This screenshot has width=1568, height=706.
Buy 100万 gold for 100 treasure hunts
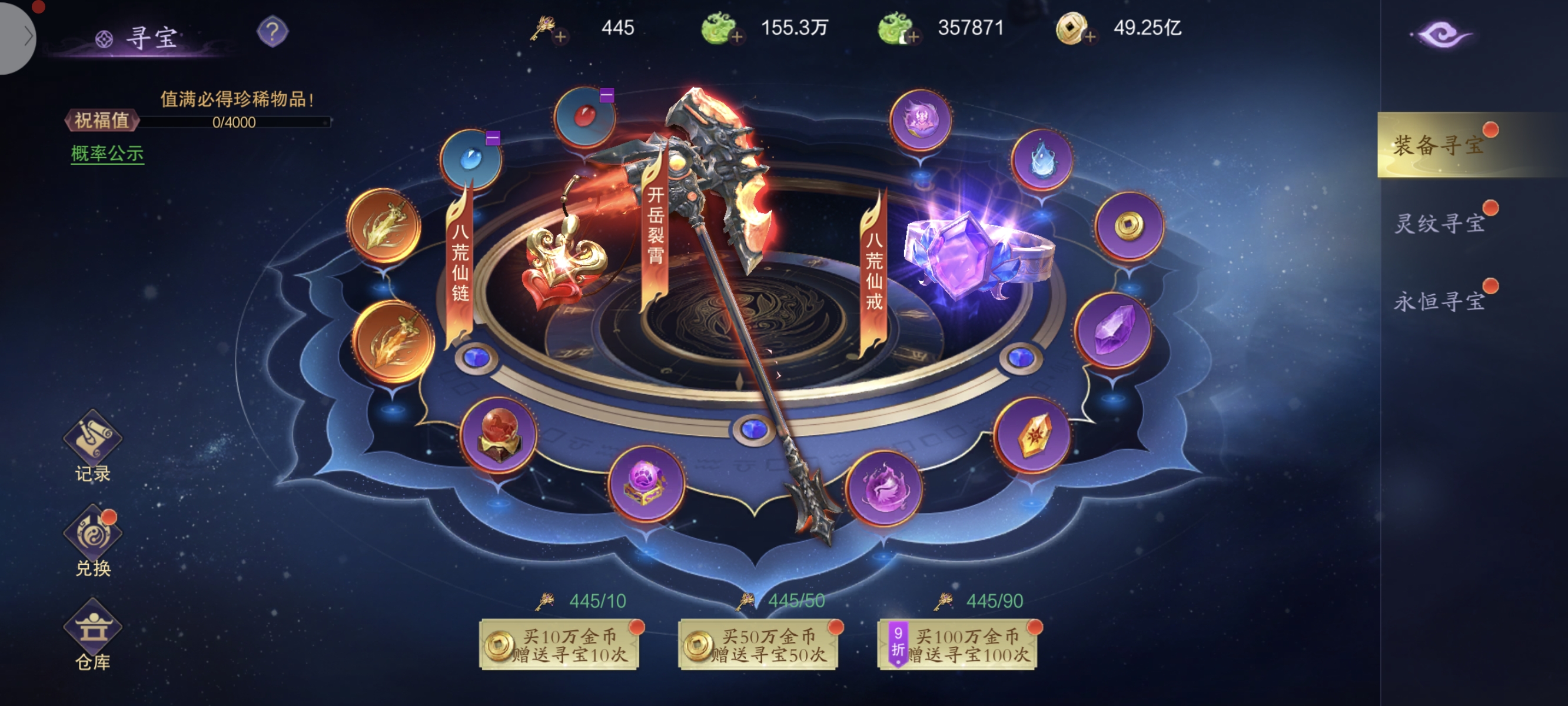pyautogui.click(x=957, y=645)
